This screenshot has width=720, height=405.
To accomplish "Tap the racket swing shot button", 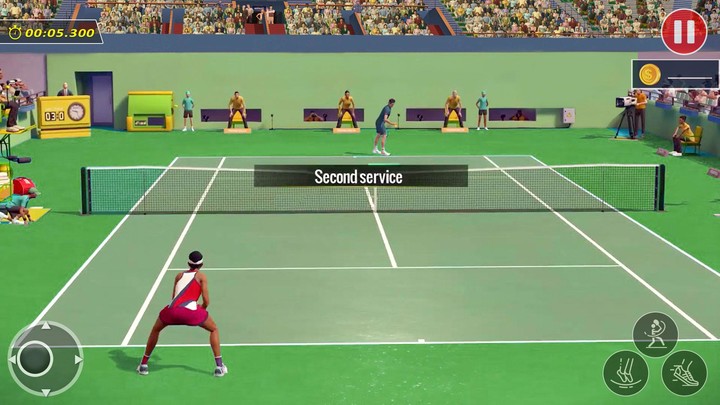I will (655, 334).
